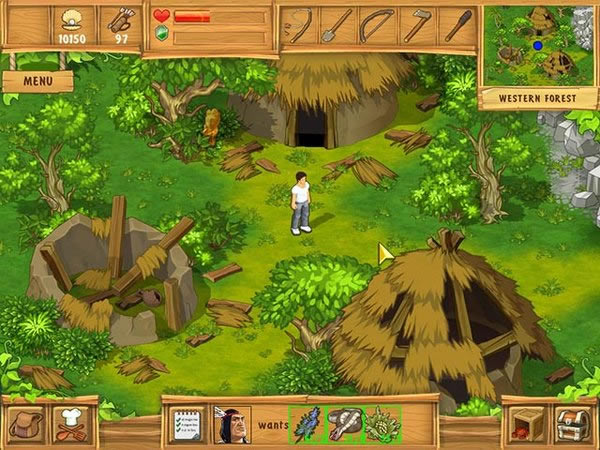Select the axe tool

pos(417,25)
